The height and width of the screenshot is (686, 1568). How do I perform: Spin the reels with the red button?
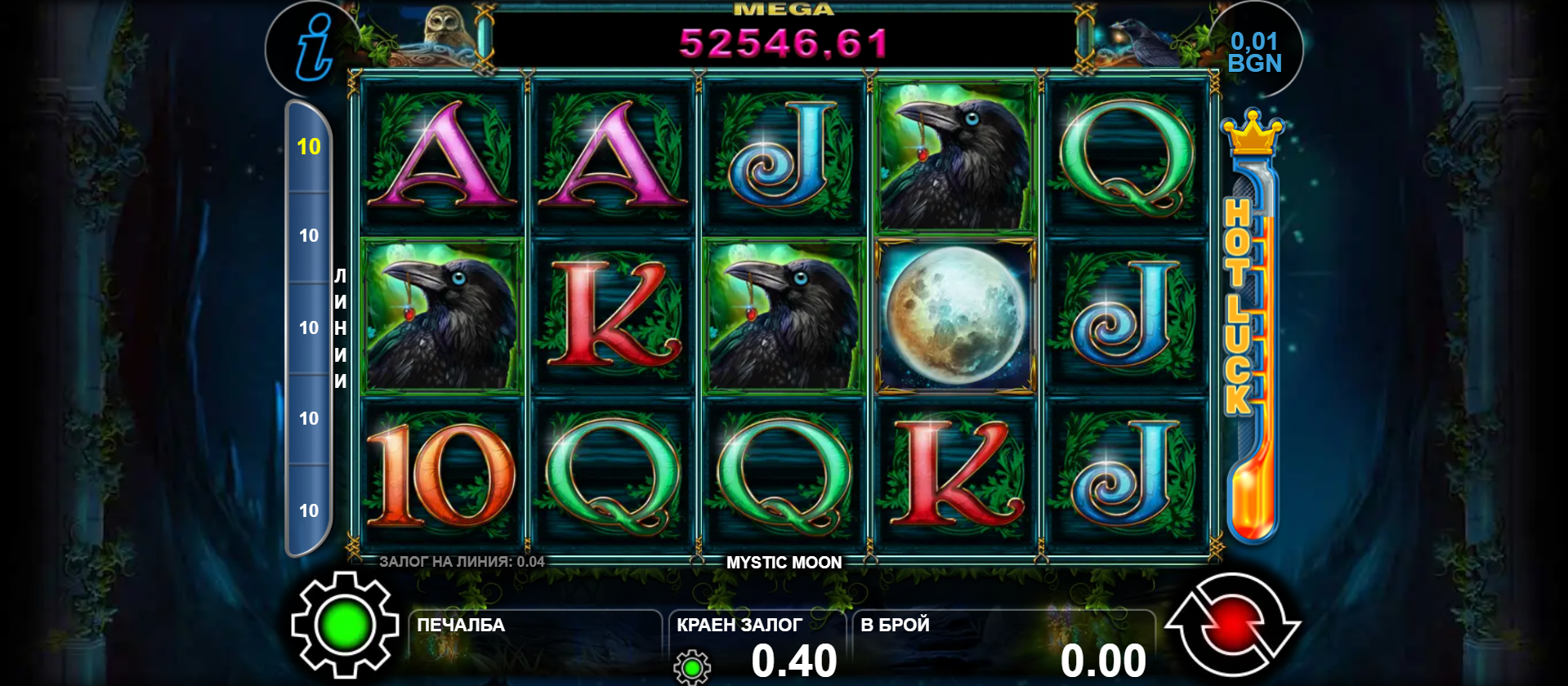(x=1232, y=627)
